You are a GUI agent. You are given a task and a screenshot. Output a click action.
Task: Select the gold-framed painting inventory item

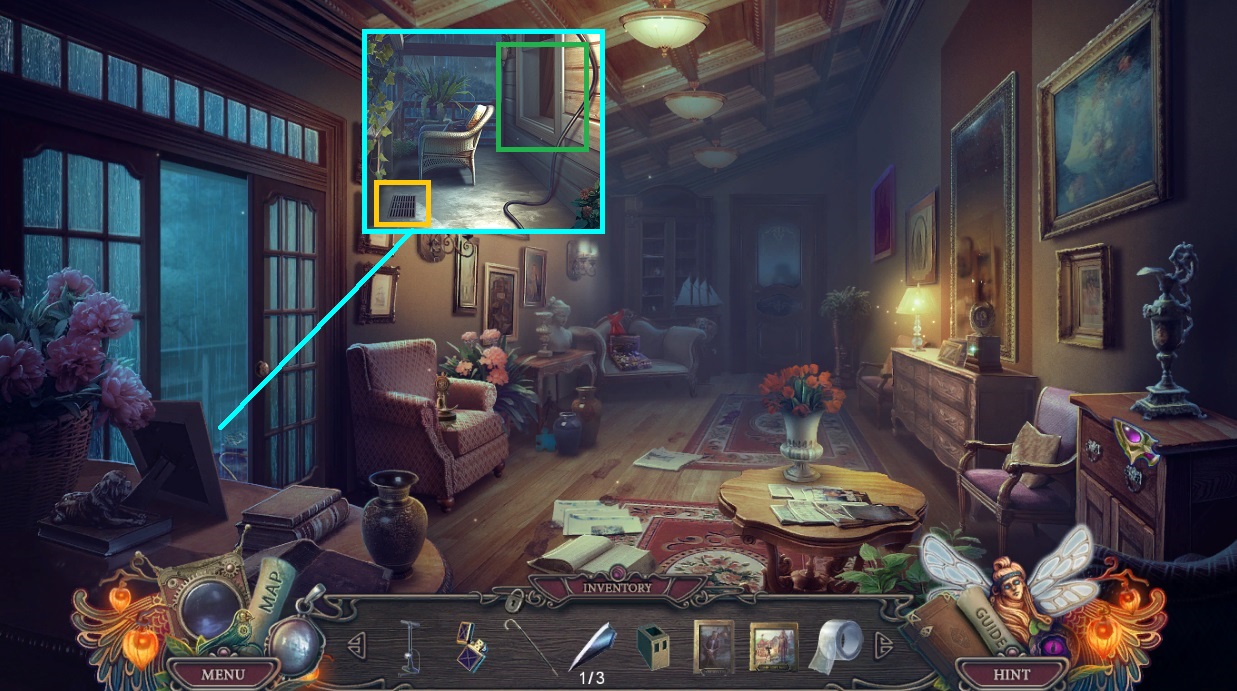(774, 646)
